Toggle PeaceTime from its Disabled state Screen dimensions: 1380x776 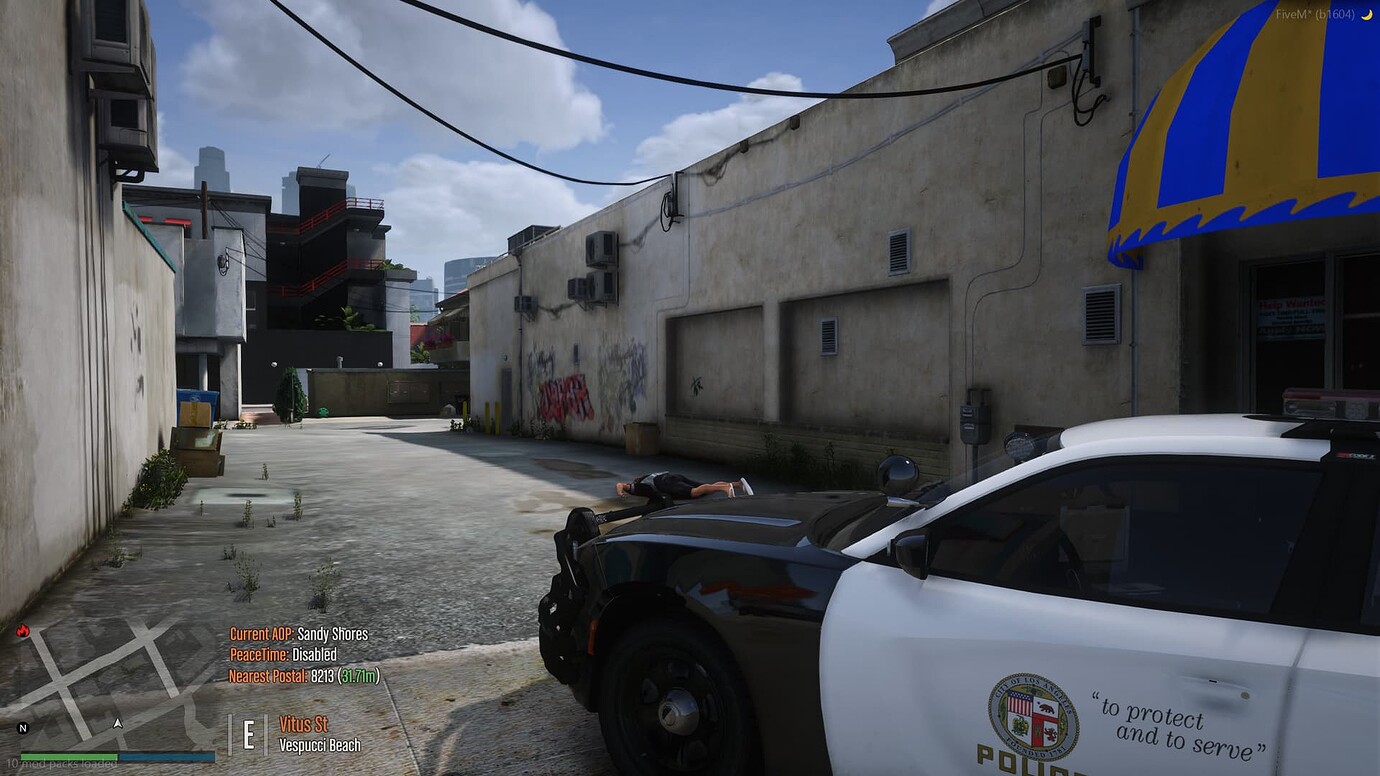pyautogui.click(x=281, y=655)
